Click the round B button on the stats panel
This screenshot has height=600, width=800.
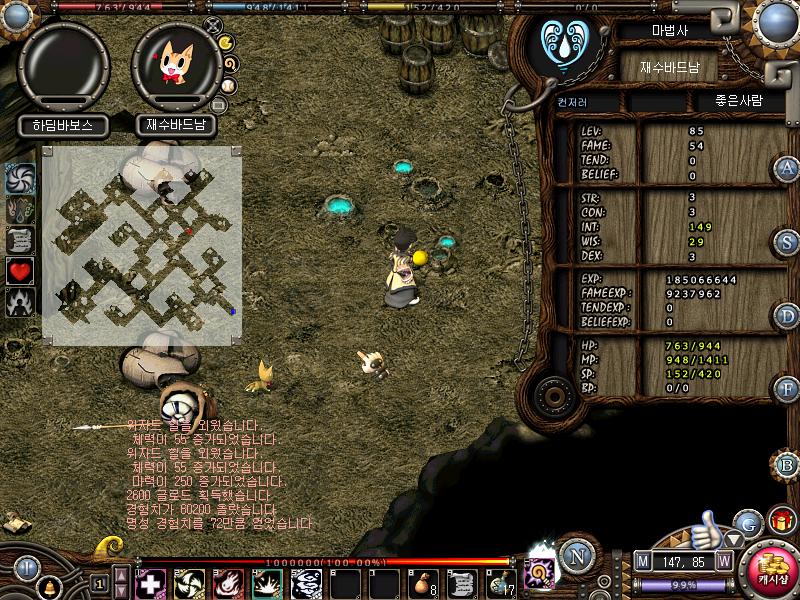tap(787, 464)
